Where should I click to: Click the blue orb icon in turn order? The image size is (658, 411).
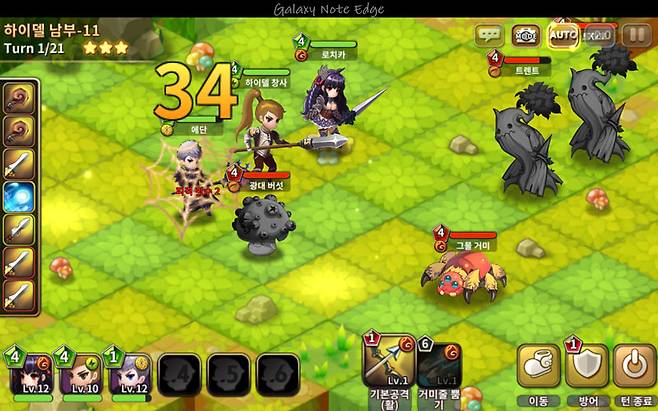pyautogui.click(x=19, y=197)
